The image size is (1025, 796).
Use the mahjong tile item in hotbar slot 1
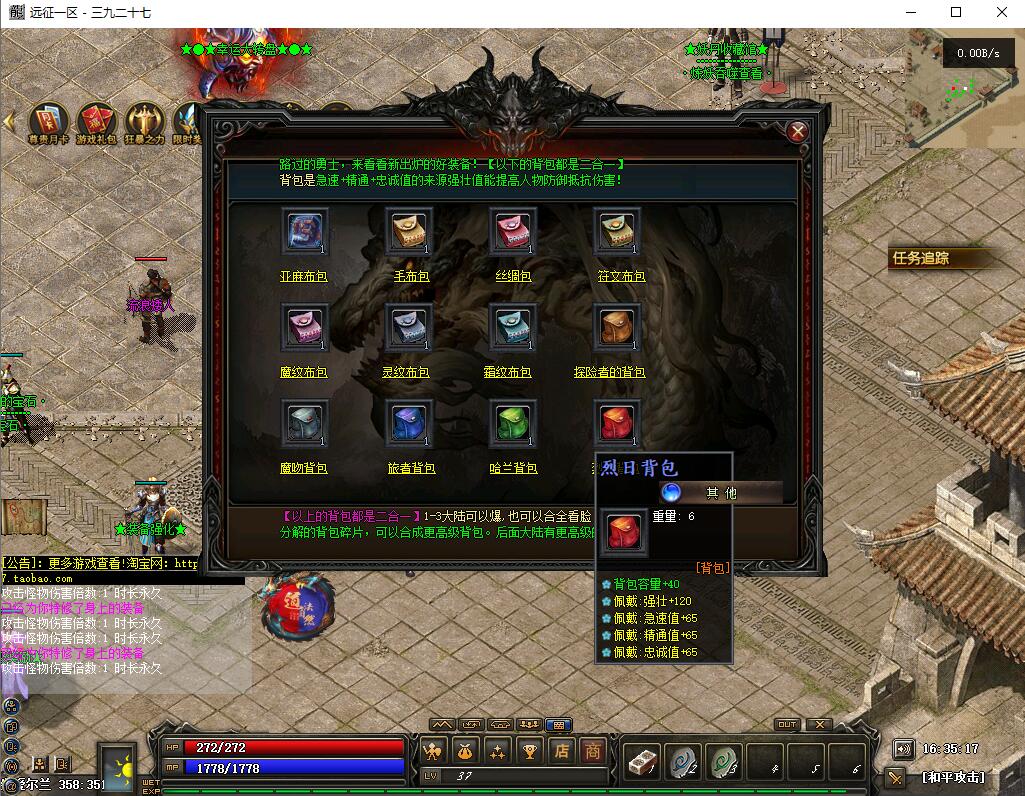[x=640, y=763]
